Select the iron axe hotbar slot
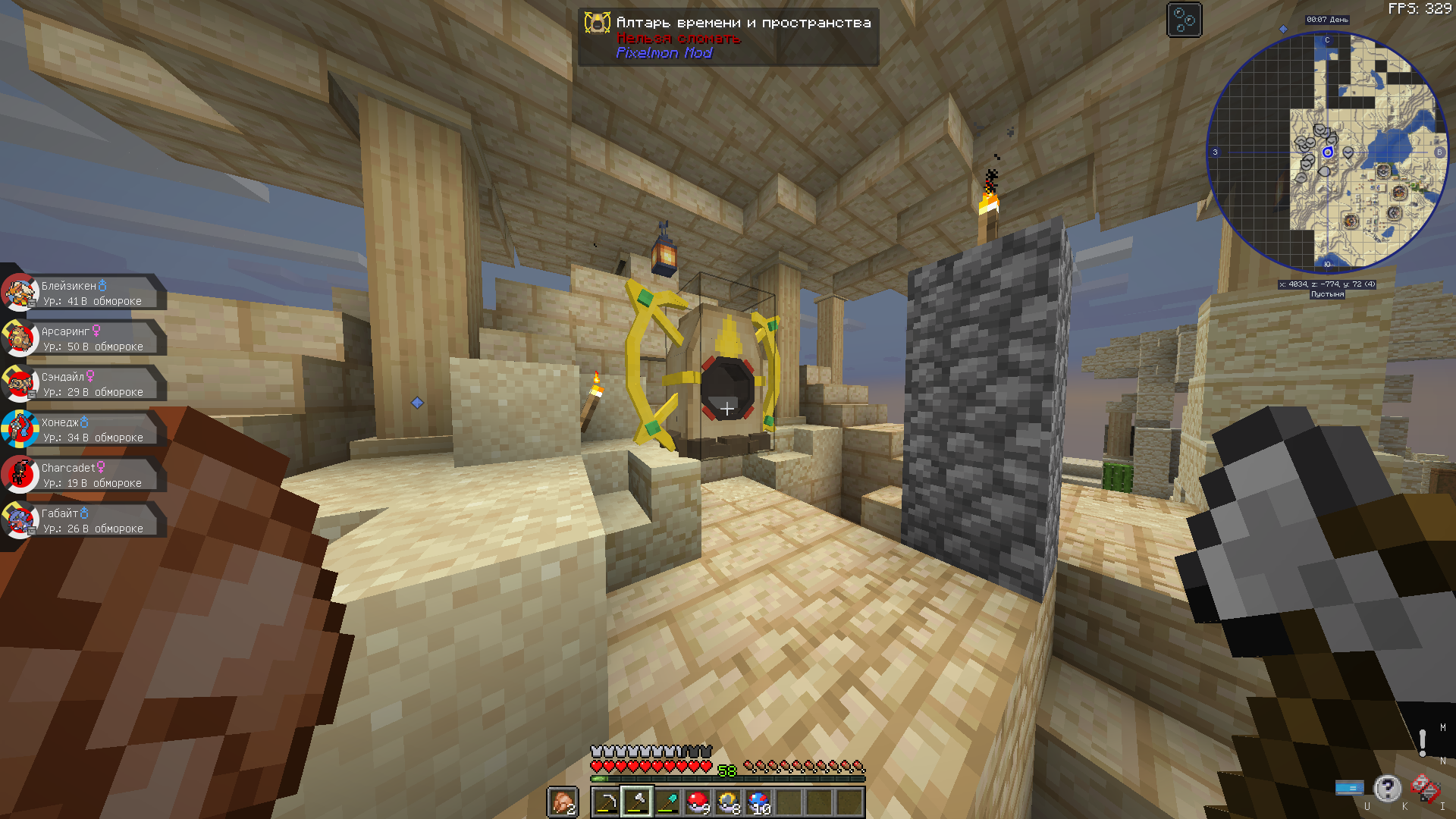The height and width of the screenshot is (819, 1456). click(x=637, y=802)
